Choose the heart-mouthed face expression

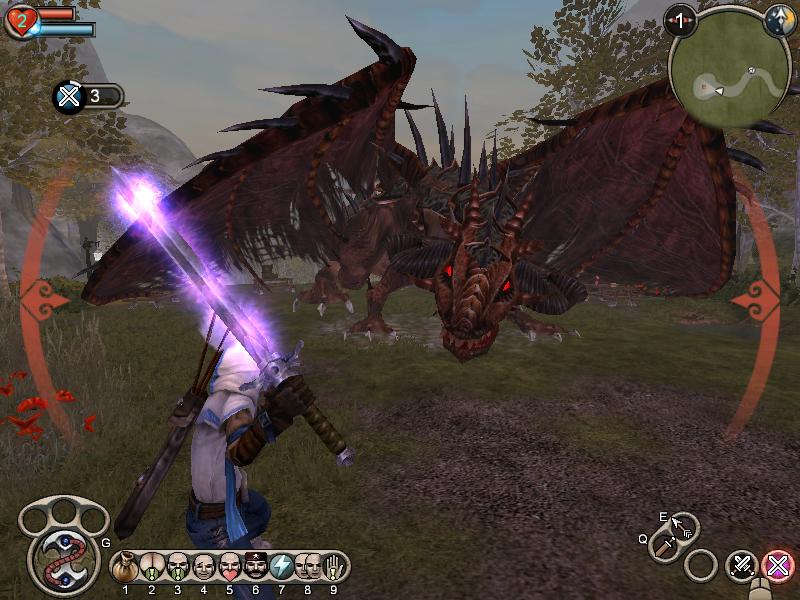(230, 567)
